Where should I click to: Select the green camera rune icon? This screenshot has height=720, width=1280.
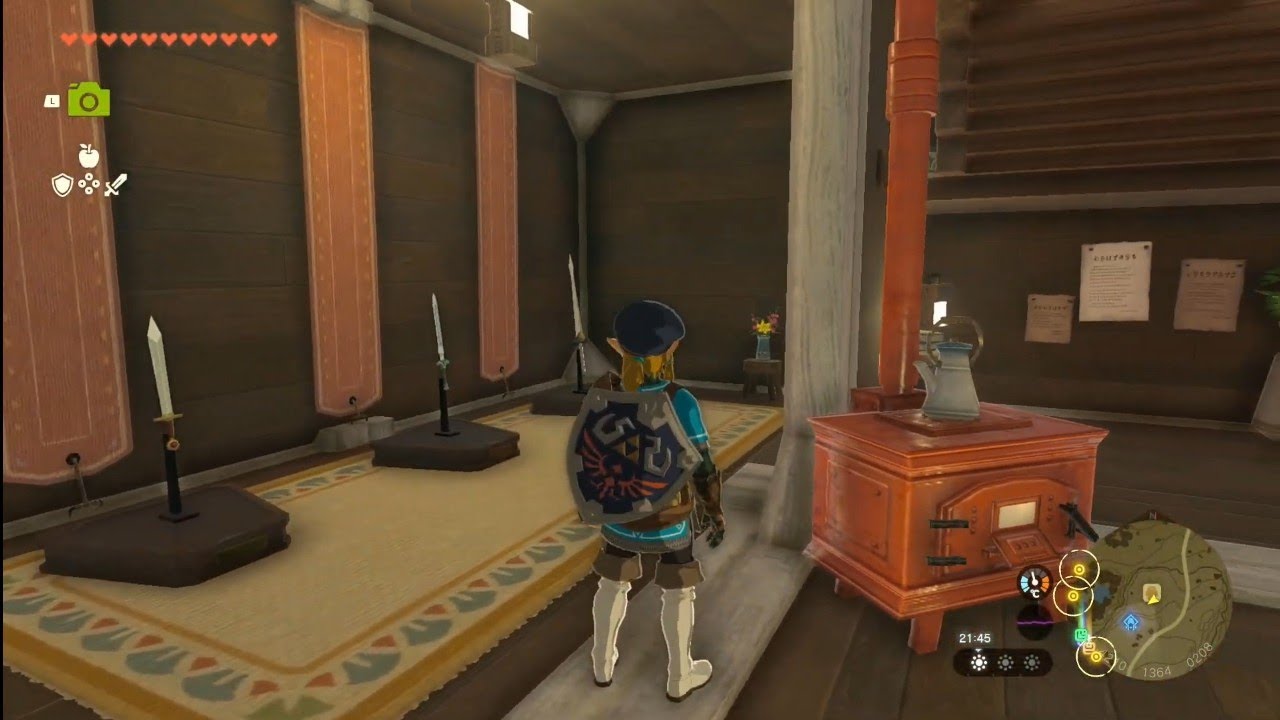point(88,100)
